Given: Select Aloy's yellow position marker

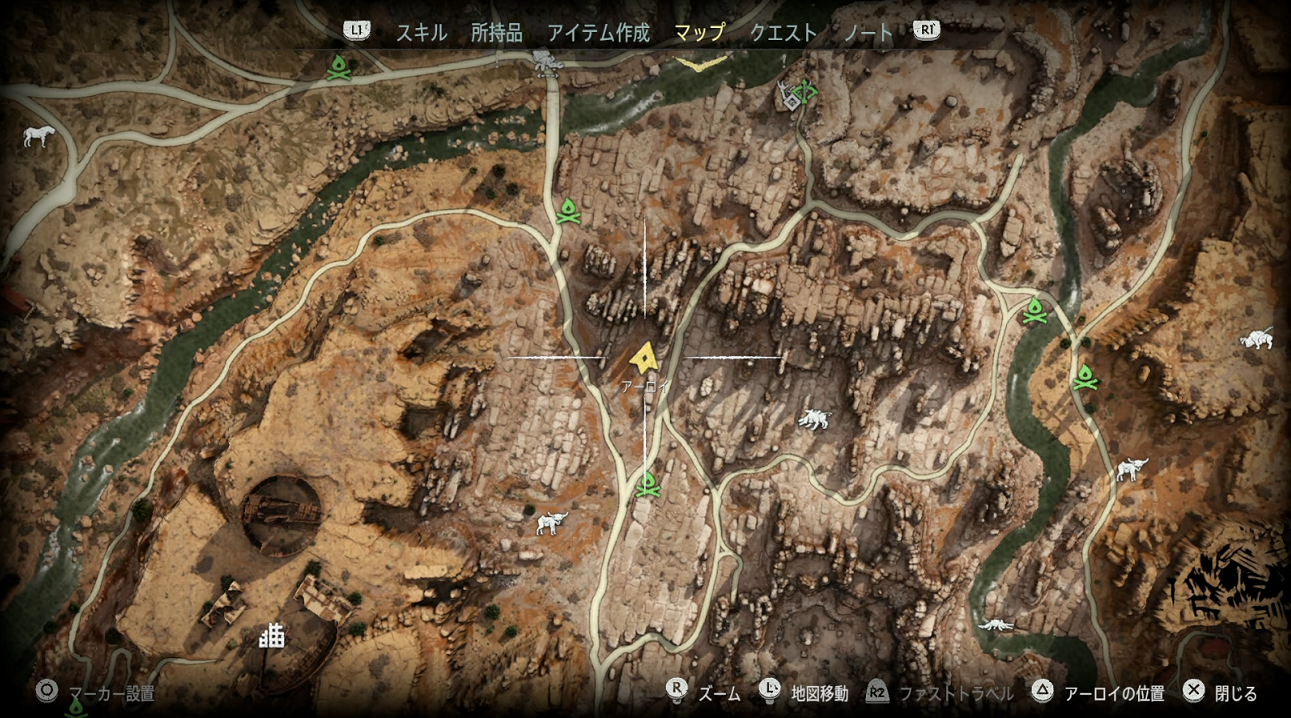Looking at the screenshot, I should click(644, 356).
